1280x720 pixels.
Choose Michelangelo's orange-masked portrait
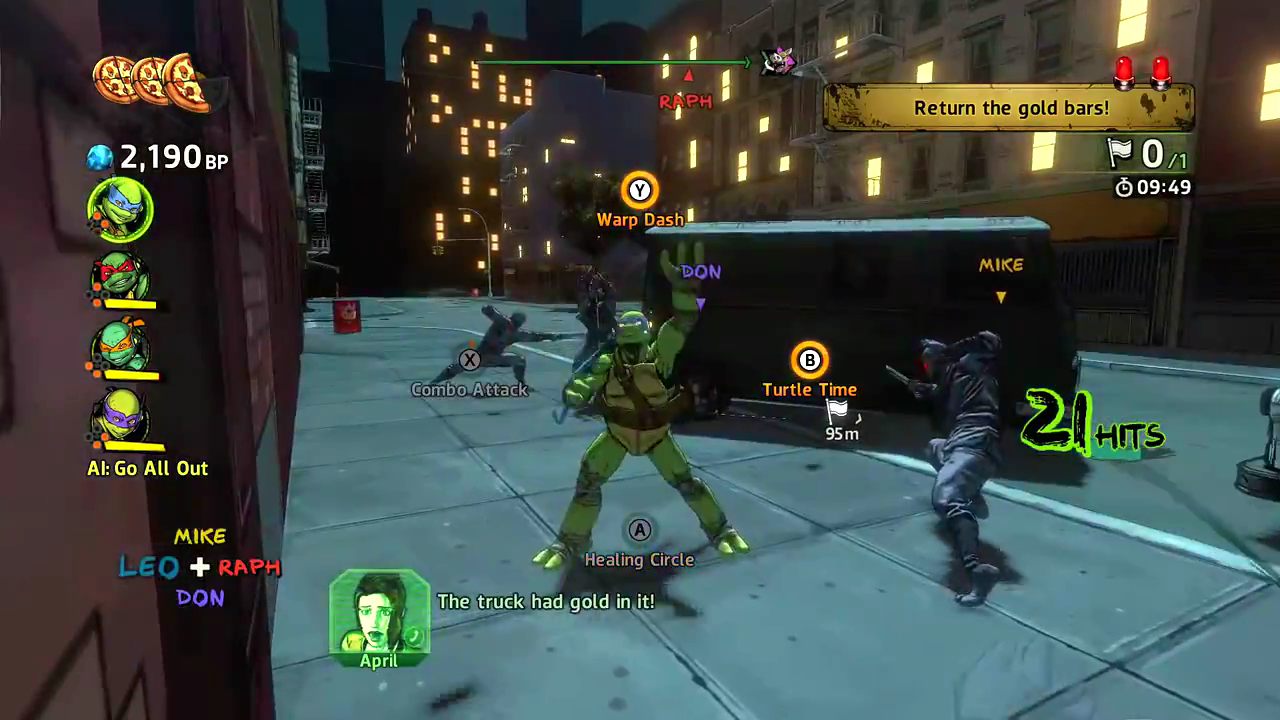(121, 345)
